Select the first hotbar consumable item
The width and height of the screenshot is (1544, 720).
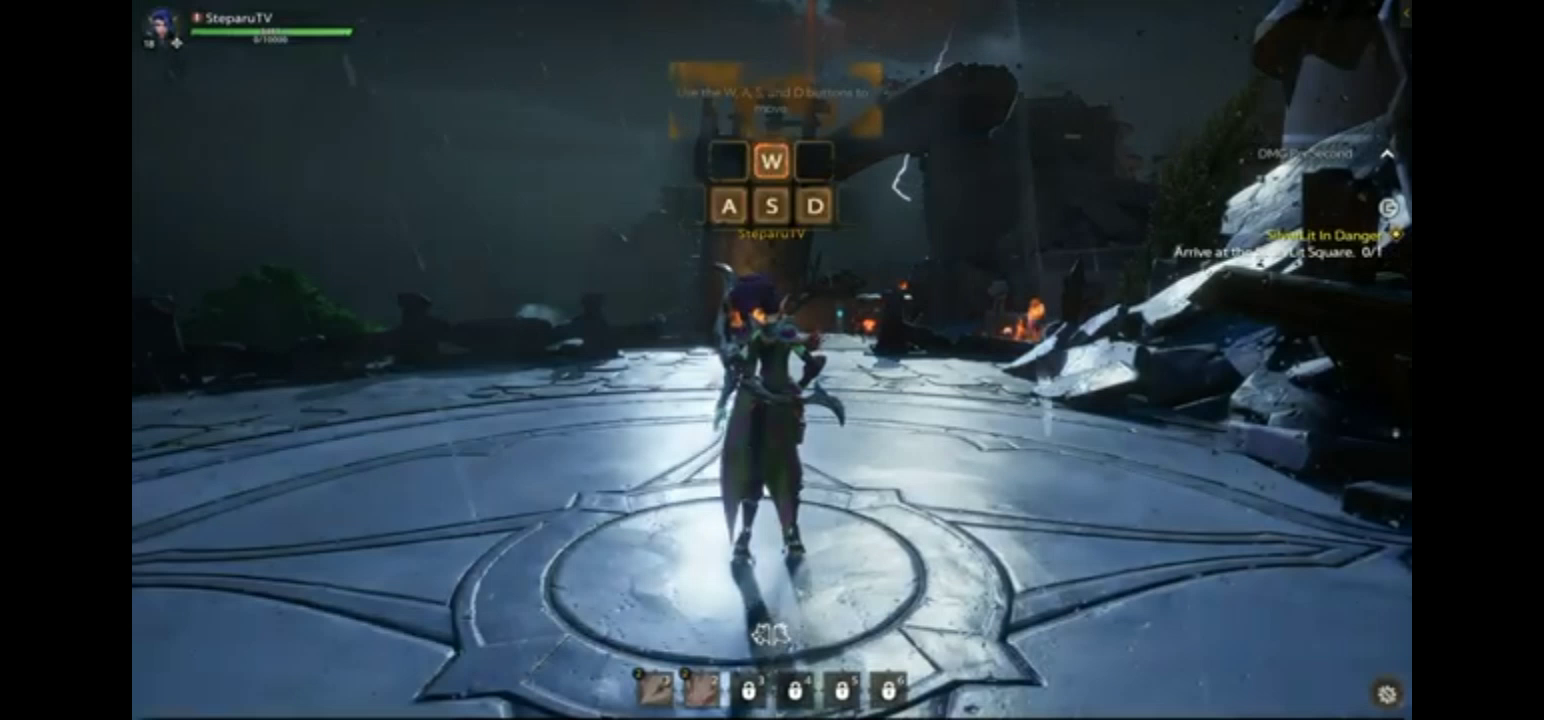(655, 690)
